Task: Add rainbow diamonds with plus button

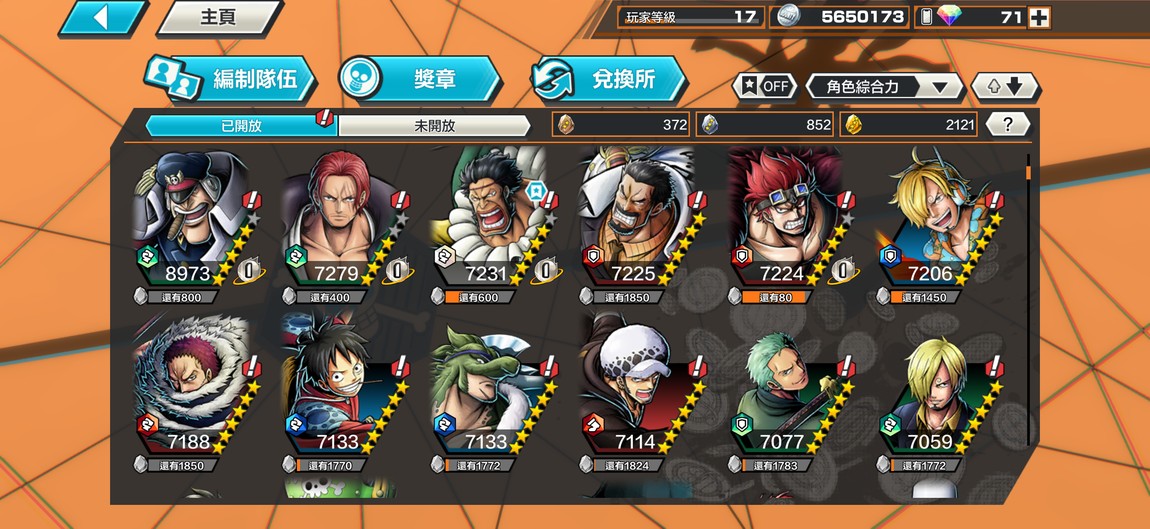Action: coord(1039,17)
